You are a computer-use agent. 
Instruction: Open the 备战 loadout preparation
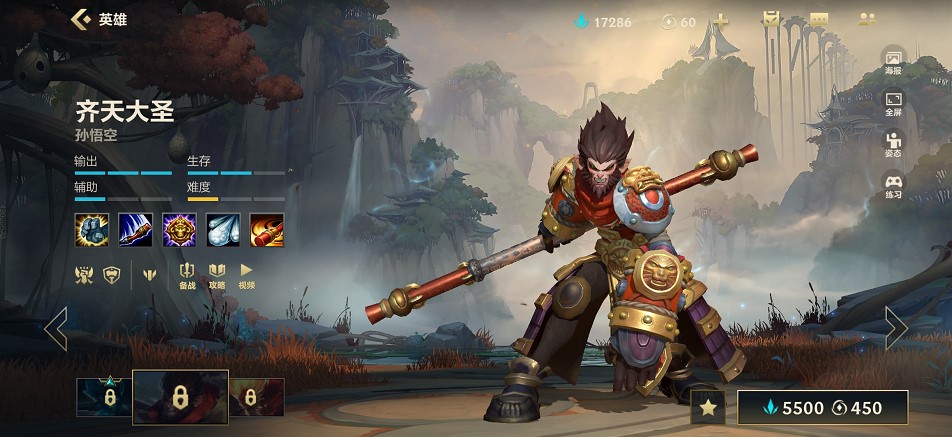pos(187,275)
